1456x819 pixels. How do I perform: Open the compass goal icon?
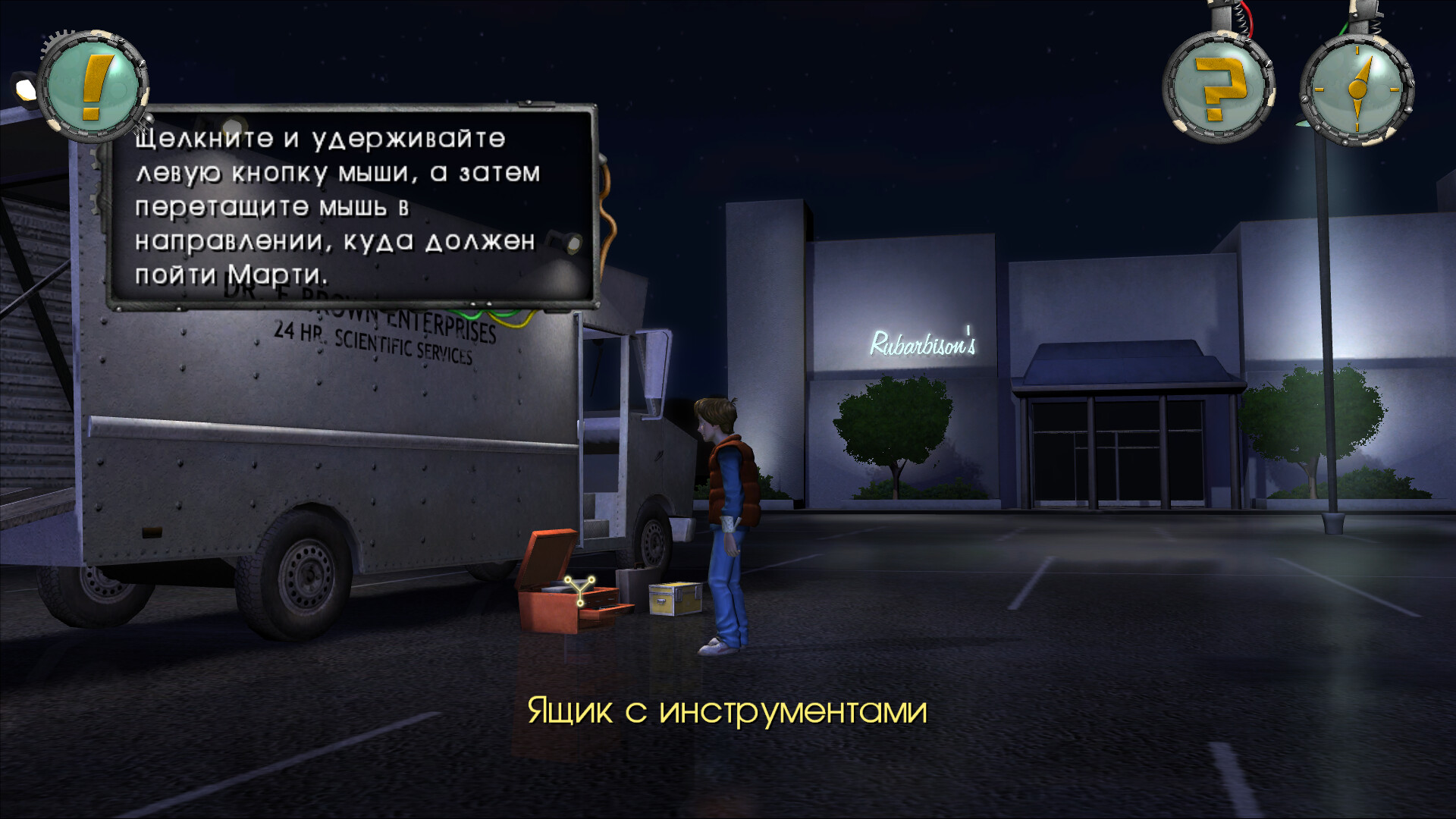(x=1357, y=90)
